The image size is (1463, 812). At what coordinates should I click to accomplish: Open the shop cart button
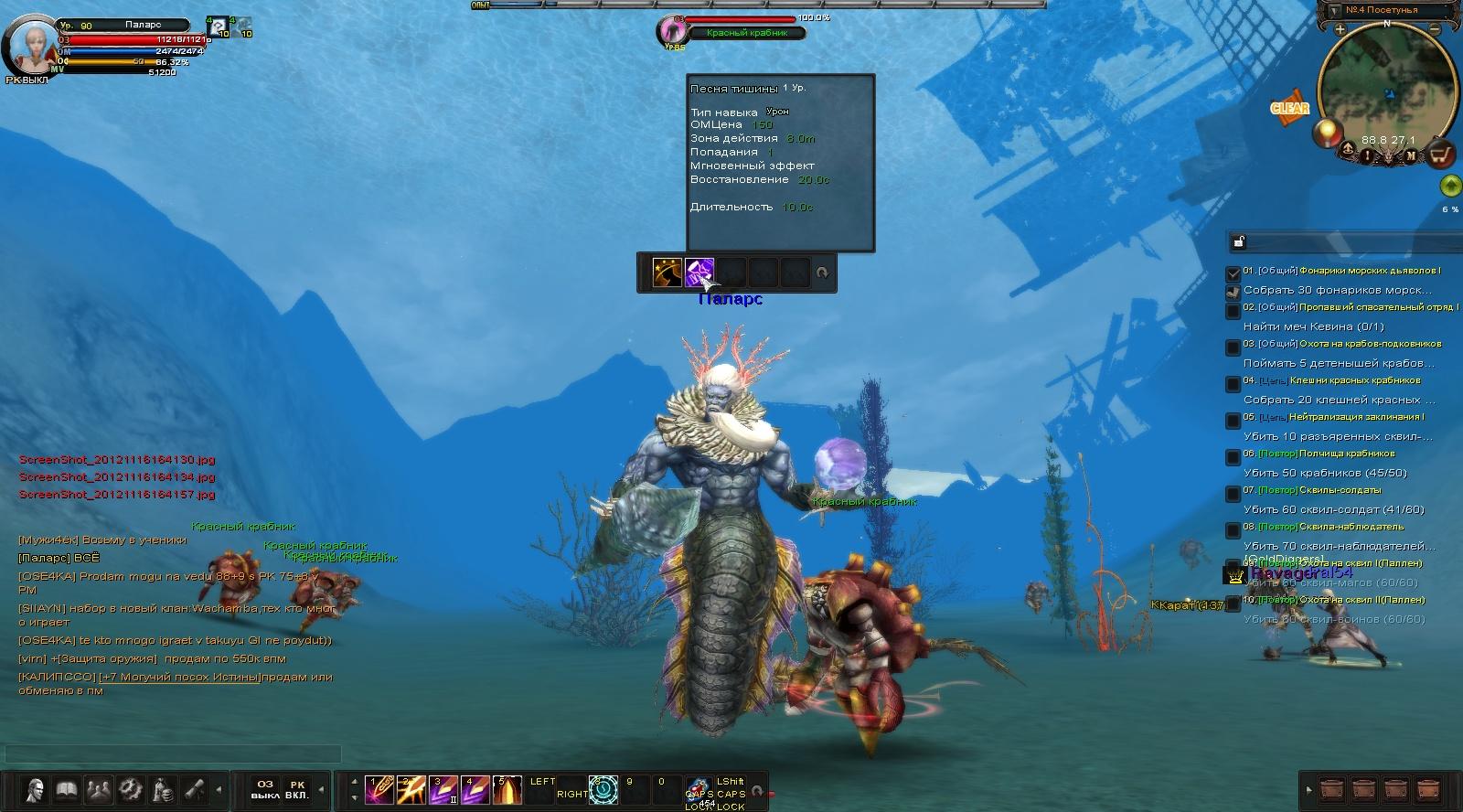1442,155
